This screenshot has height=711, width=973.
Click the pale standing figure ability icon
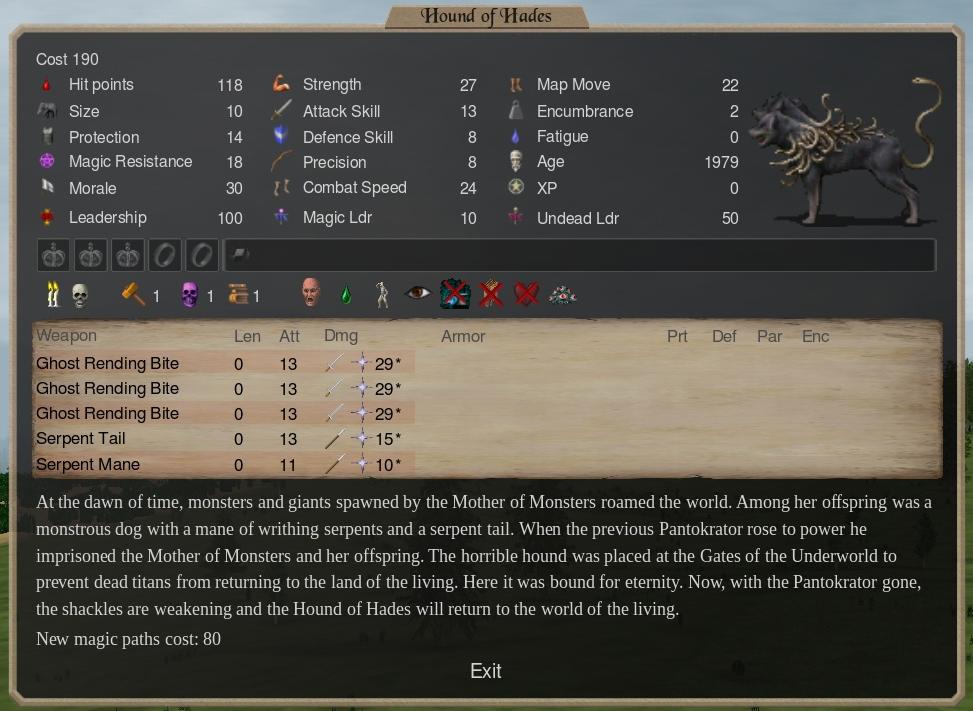click(381, 294)
